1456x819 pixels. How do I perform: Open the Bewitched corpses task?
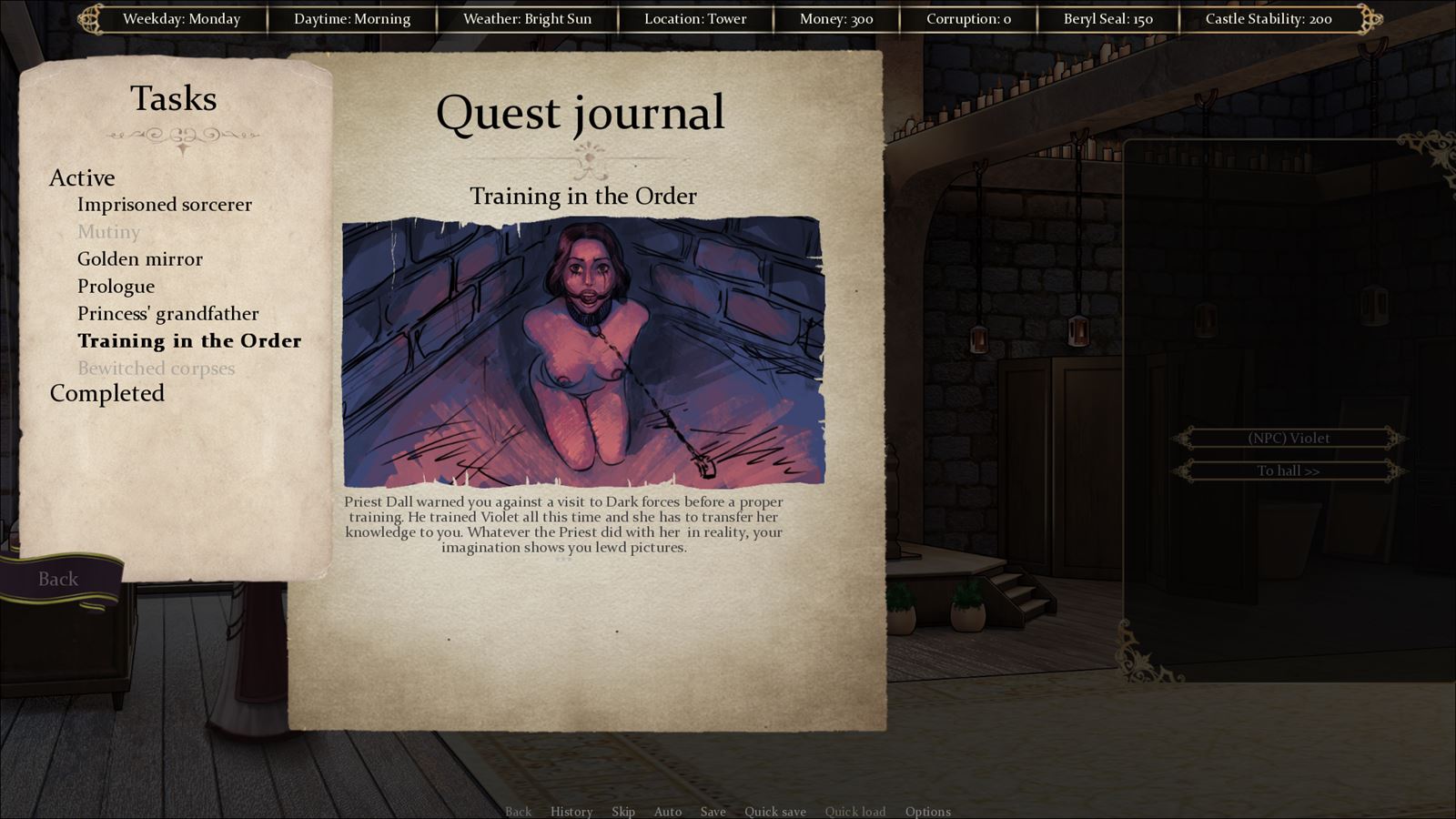pyautogui.click(x=156, y=369)
